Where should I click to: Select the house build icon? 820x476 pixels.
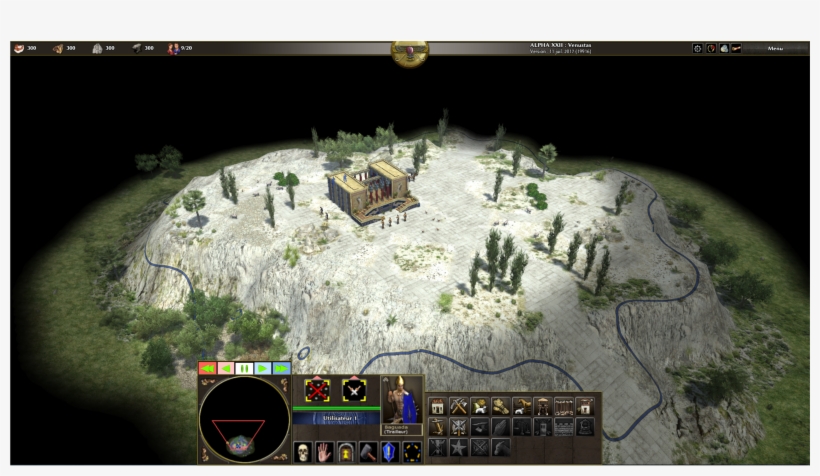pyautogui.click(x=437, y=406)
